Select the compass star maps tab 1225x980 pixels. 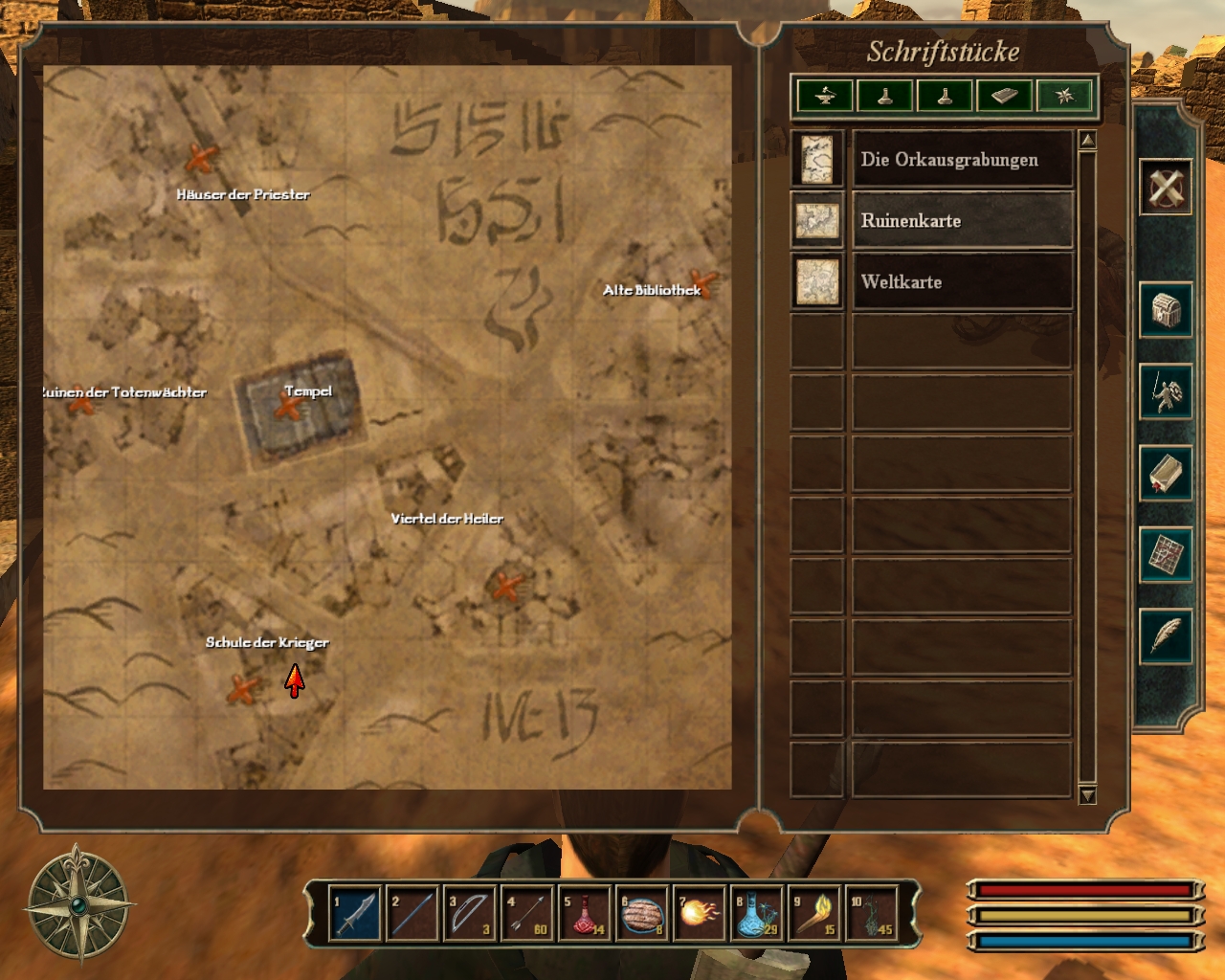(x=1063, y=96)
